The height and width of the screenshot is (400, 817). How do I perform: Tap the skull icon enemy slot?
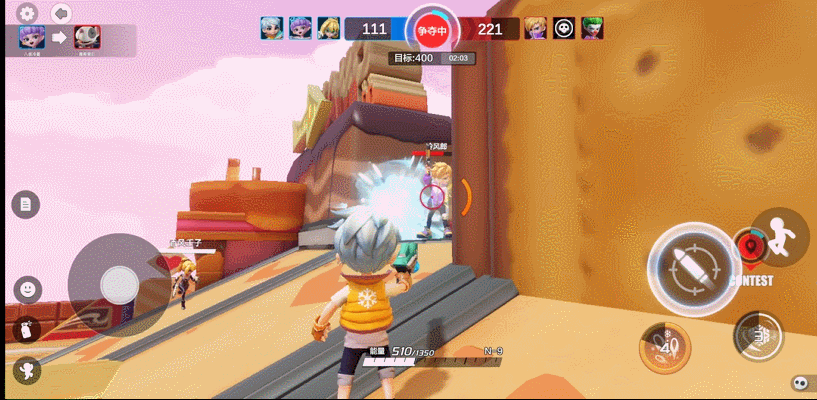point(564,28)
